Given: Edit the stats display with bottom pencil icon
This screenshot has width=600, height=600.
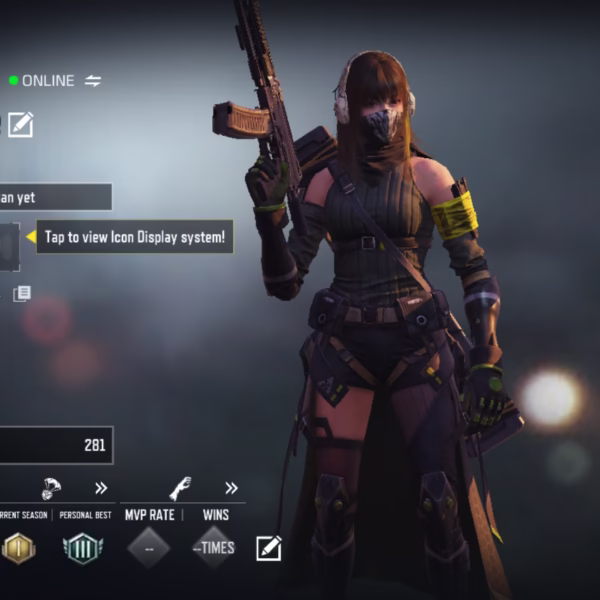Looking at the screenshot, I should tap(268, 547).
